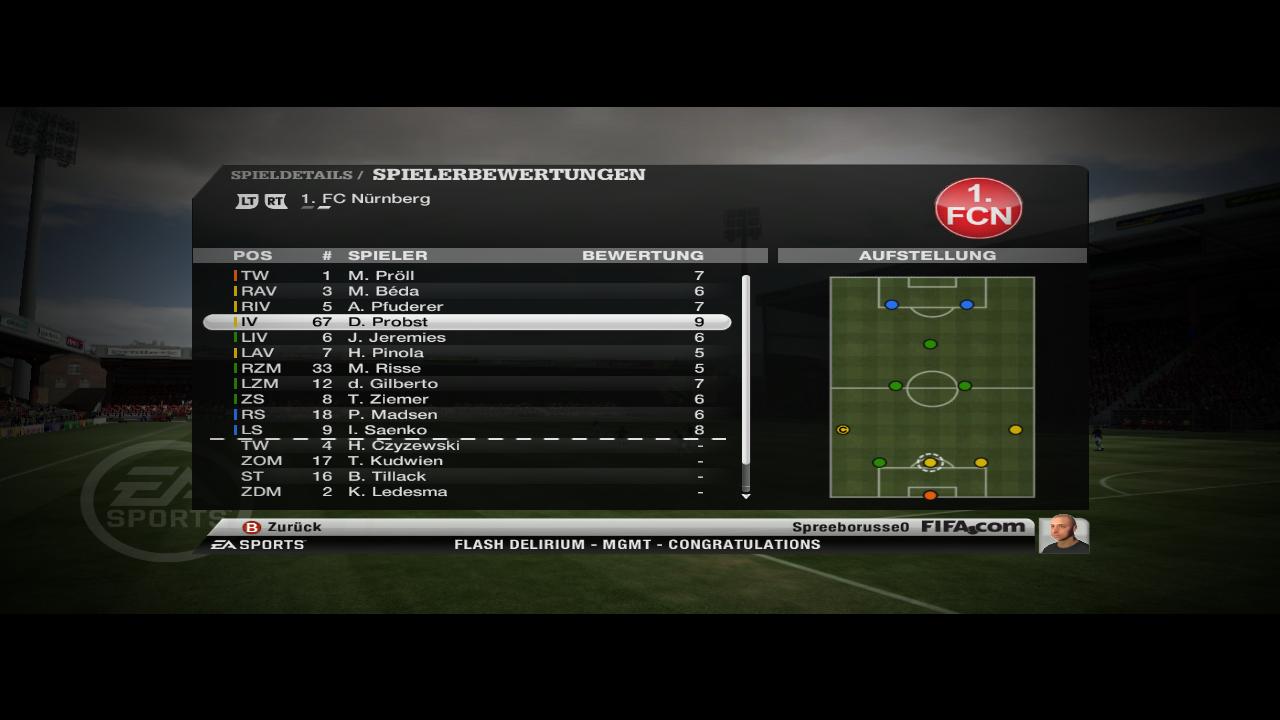Image resolution: width=1280 pixels, height=720 pixels.
Task: Select the M. Pröll goalkeeper row
Action: (x=468, y=275)
